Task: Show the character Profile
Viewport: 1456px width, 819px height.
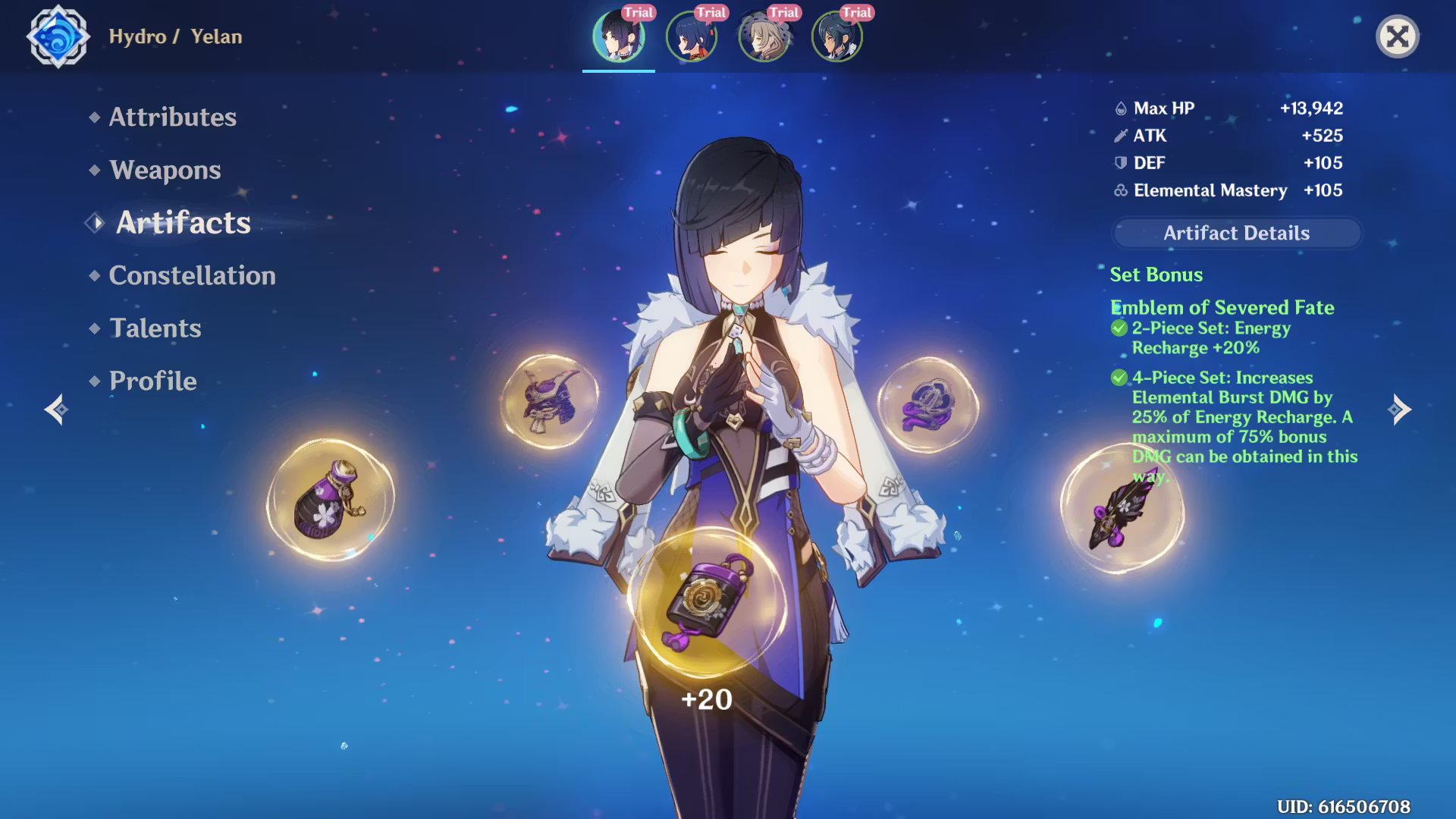Action: coord(152,381)
